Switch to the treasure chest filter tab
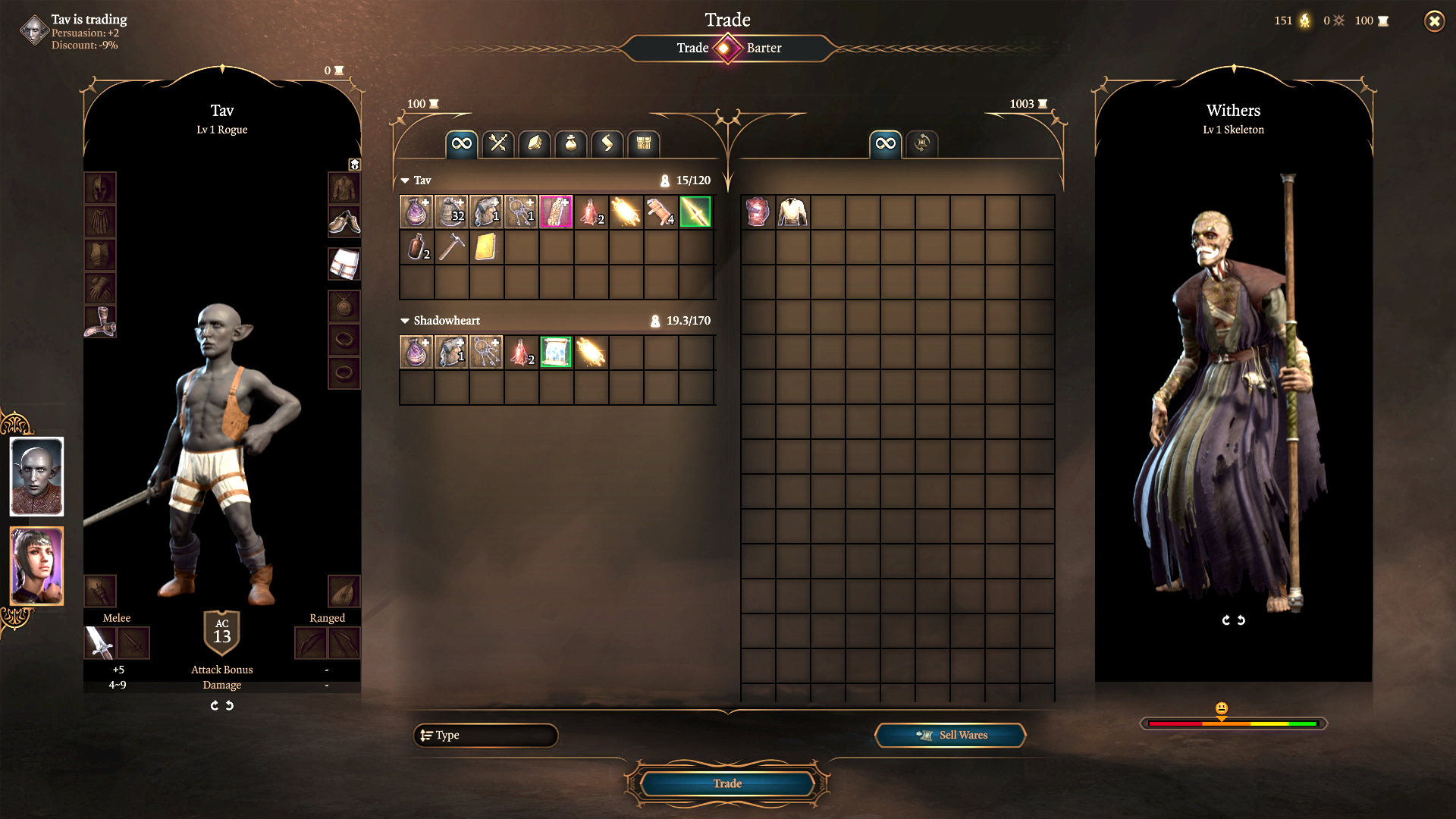This screenshot has height=819, width=1456. pyautogui.click(x=644, y=143)
